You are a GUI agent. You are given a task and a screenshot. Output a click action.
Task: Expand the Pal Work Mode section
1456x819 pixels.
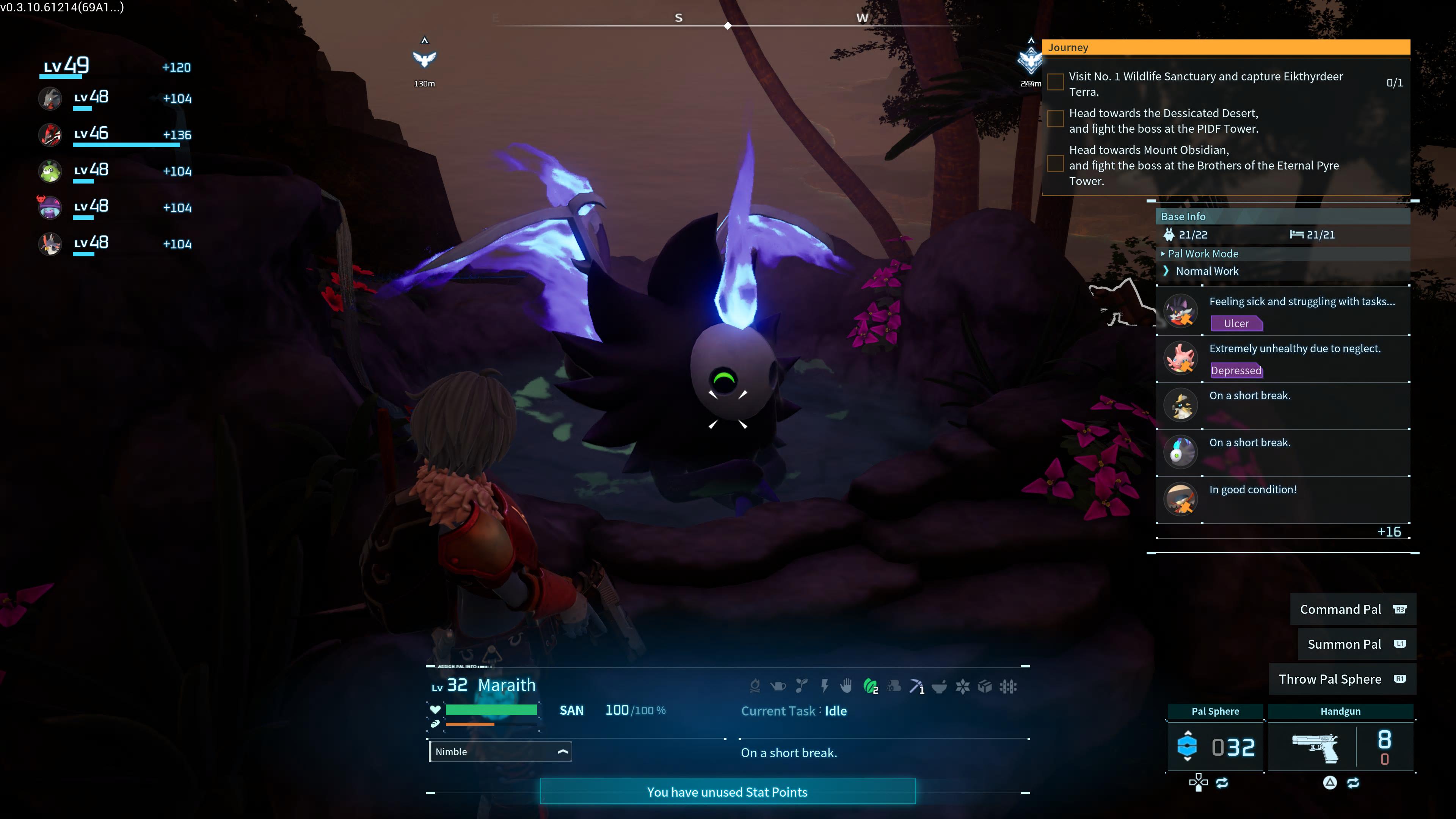pos(1202,254)
